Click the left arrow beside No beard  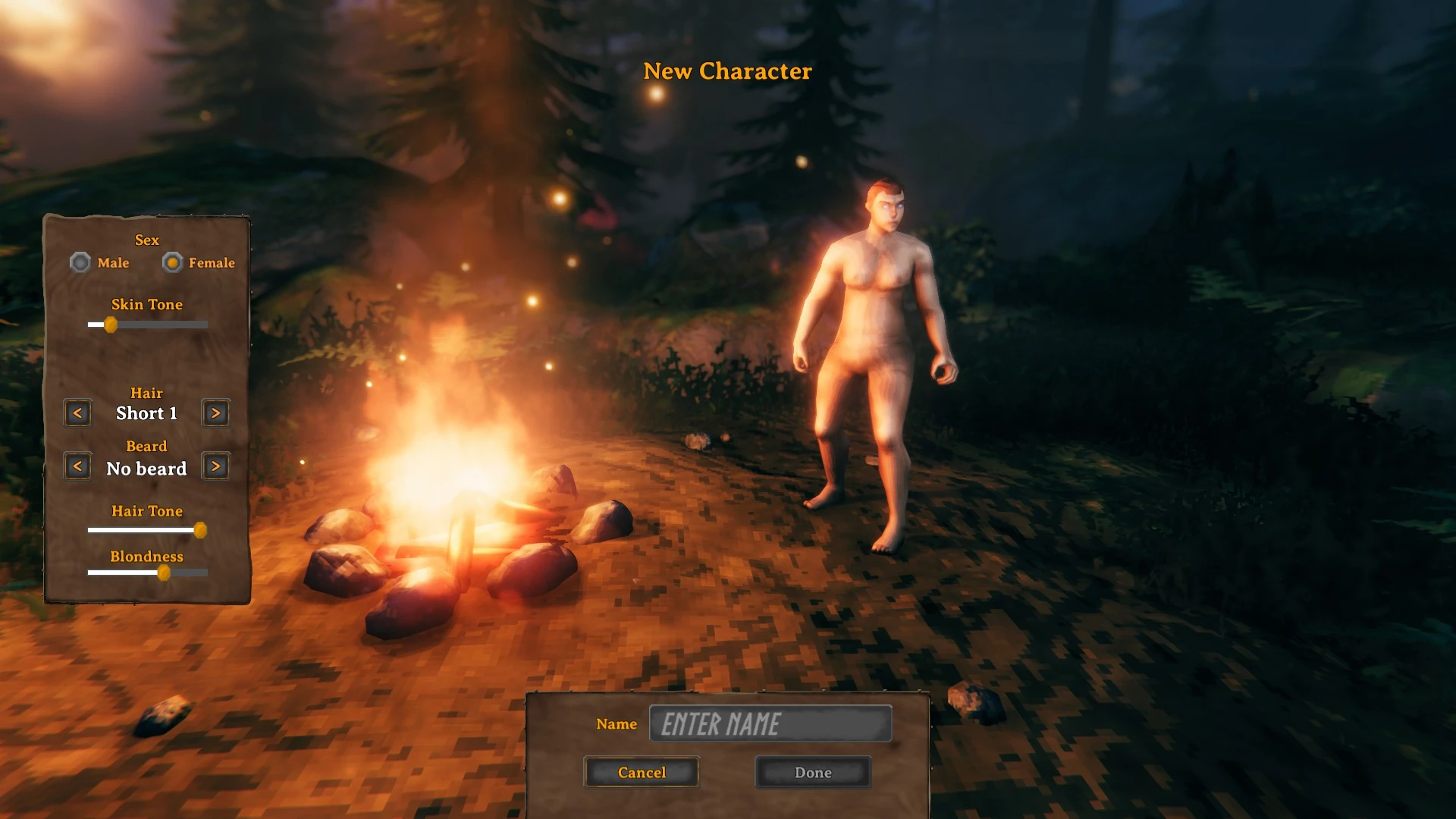click(77, 466)
